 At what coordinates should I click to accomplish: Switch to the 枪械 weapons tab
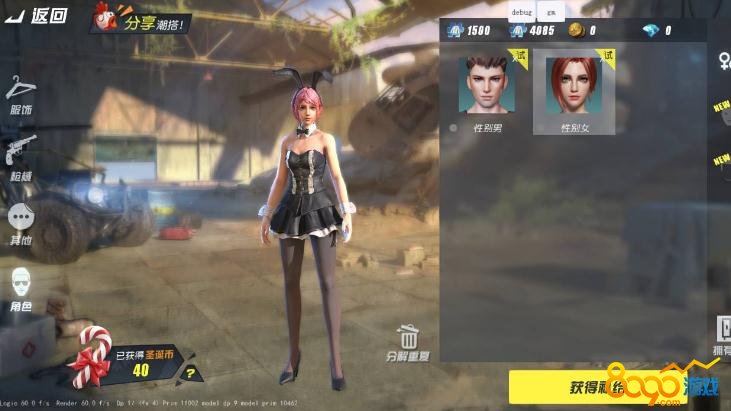tap(20, 157)
